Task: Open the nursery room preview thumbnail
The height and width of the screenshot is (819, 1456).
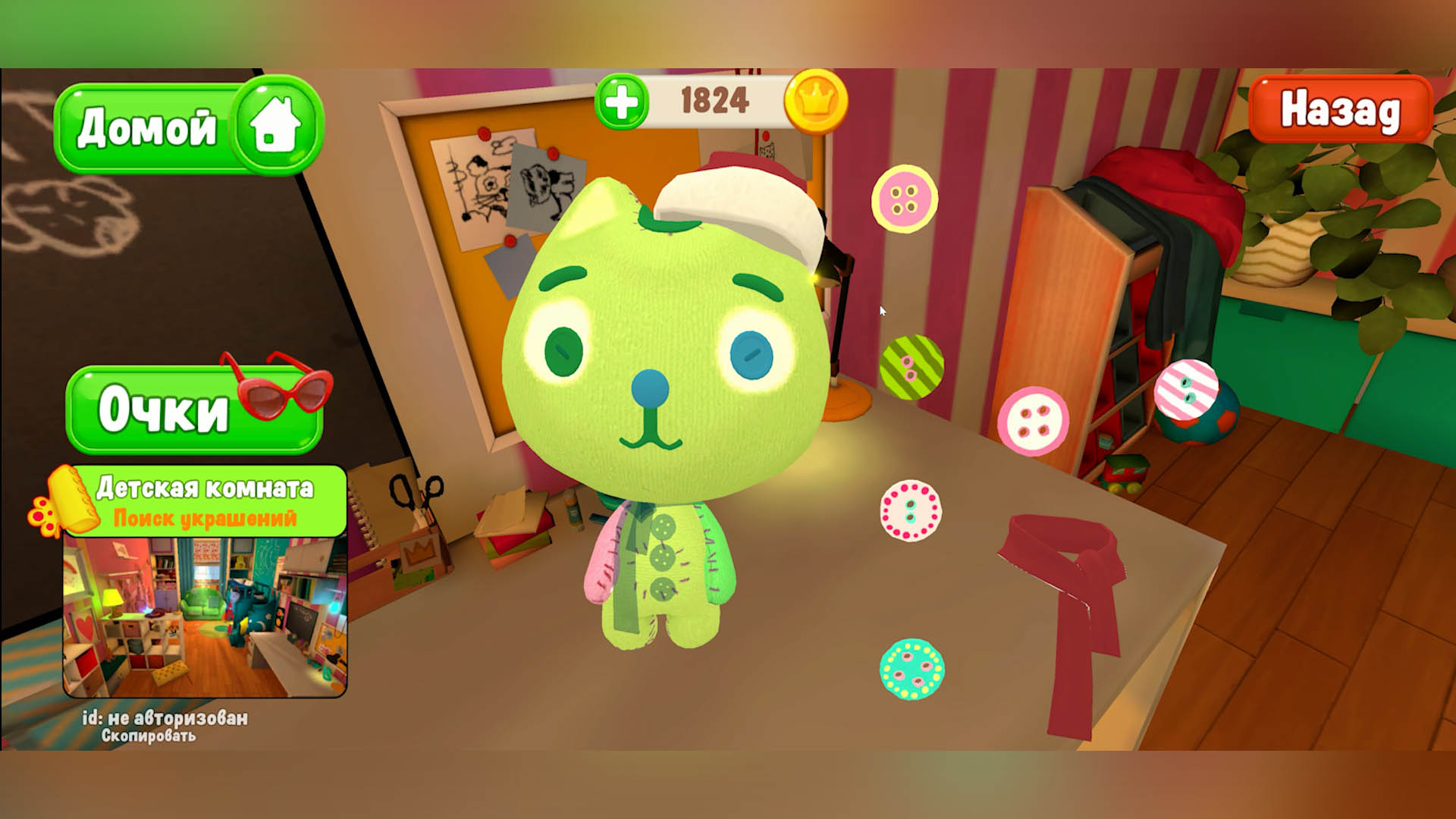Action: coord(206,619)
